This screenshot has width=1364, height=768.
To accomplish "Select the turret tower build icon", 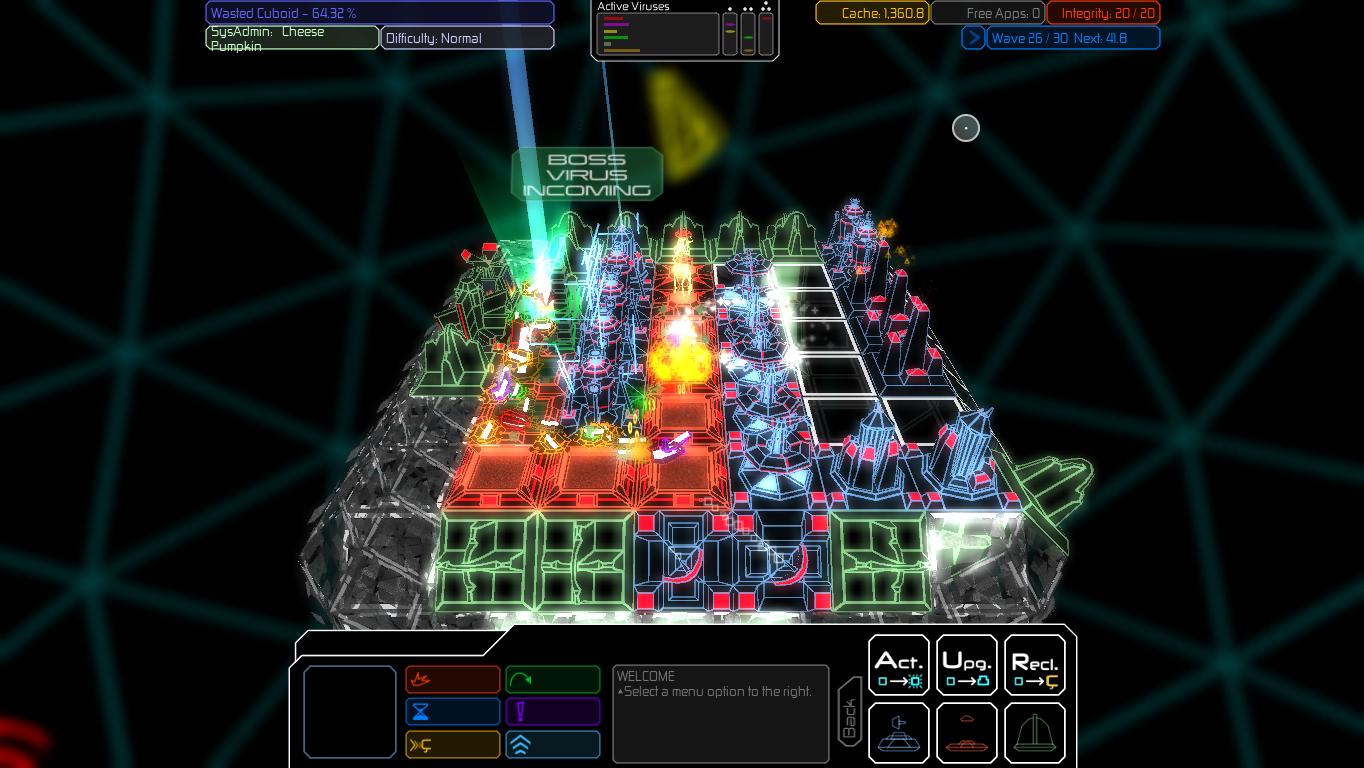I will 897,732.
